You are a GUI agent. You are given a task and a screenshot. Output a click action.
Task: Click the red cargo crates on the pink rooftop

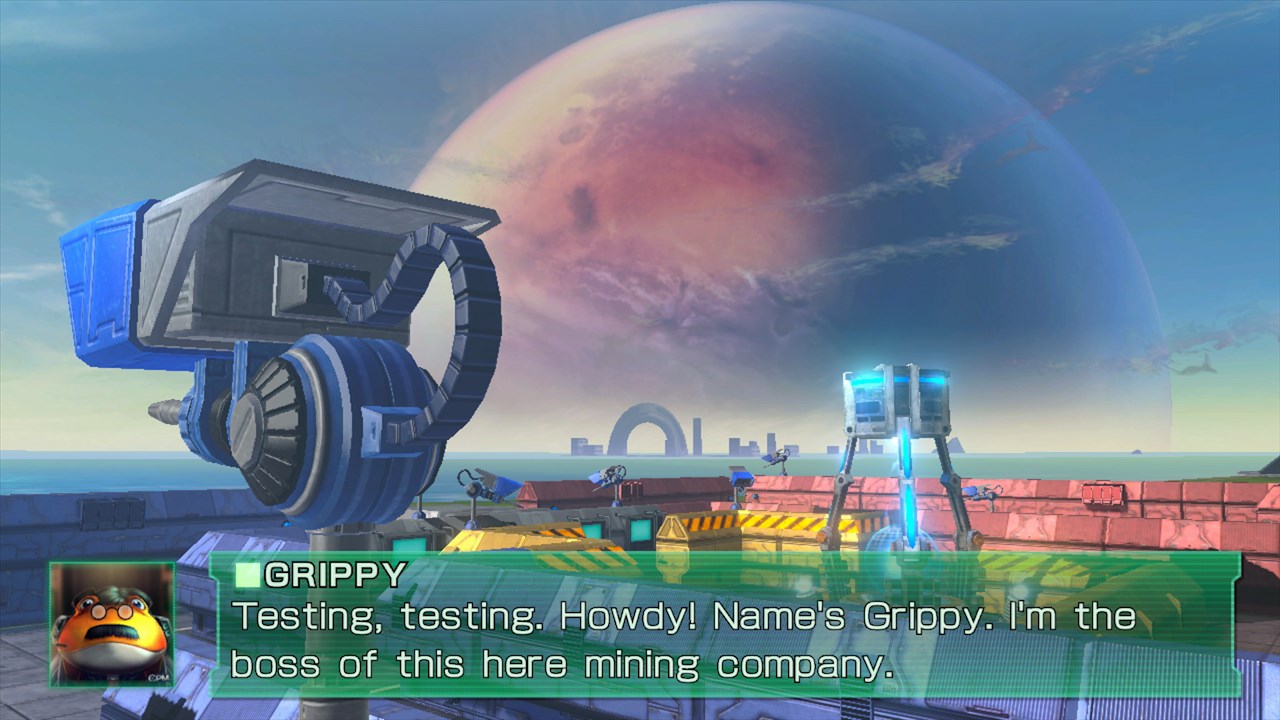pos(1103,494)
